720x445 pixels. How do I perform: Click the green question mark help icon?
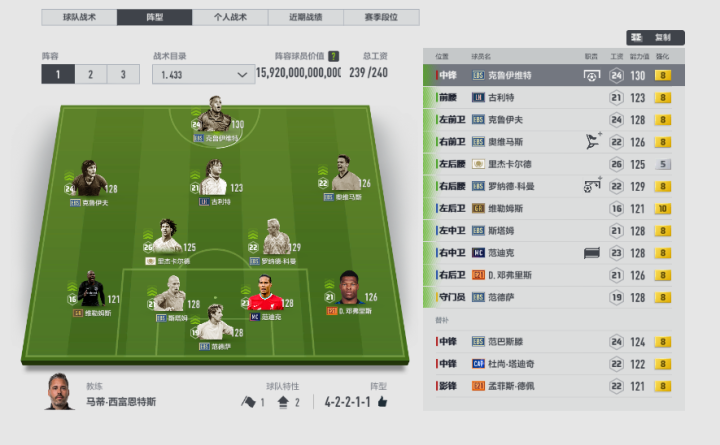tap(333, 57)
